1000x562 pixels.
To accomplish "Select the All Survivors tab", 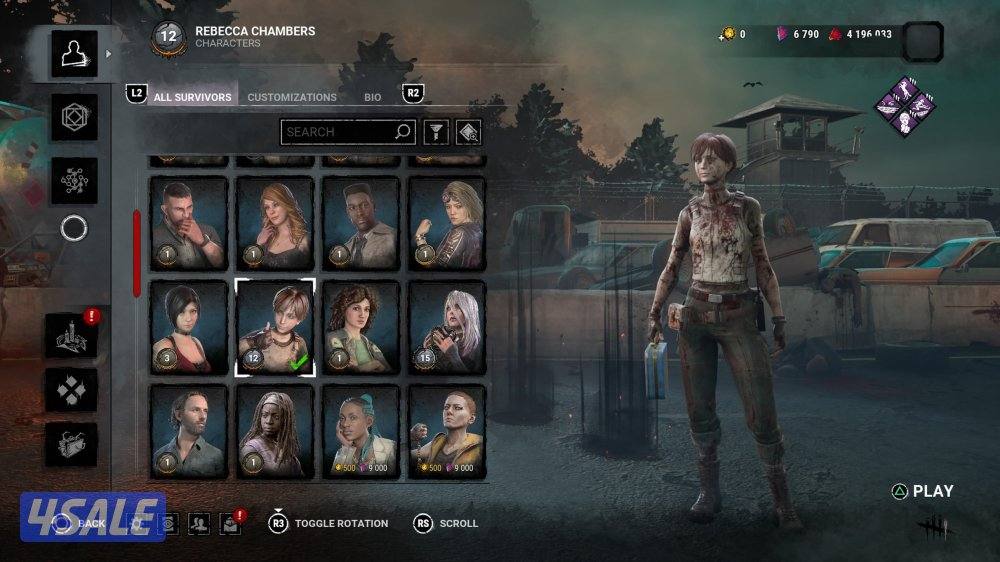I will (193, 97).
